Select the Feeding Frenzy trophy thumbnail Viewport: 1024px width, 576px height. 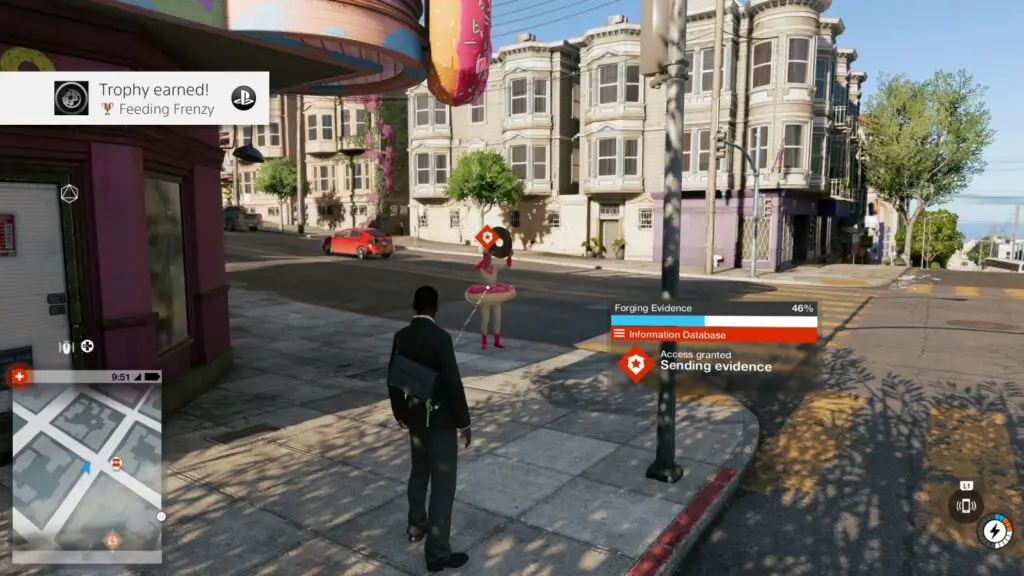70,97
